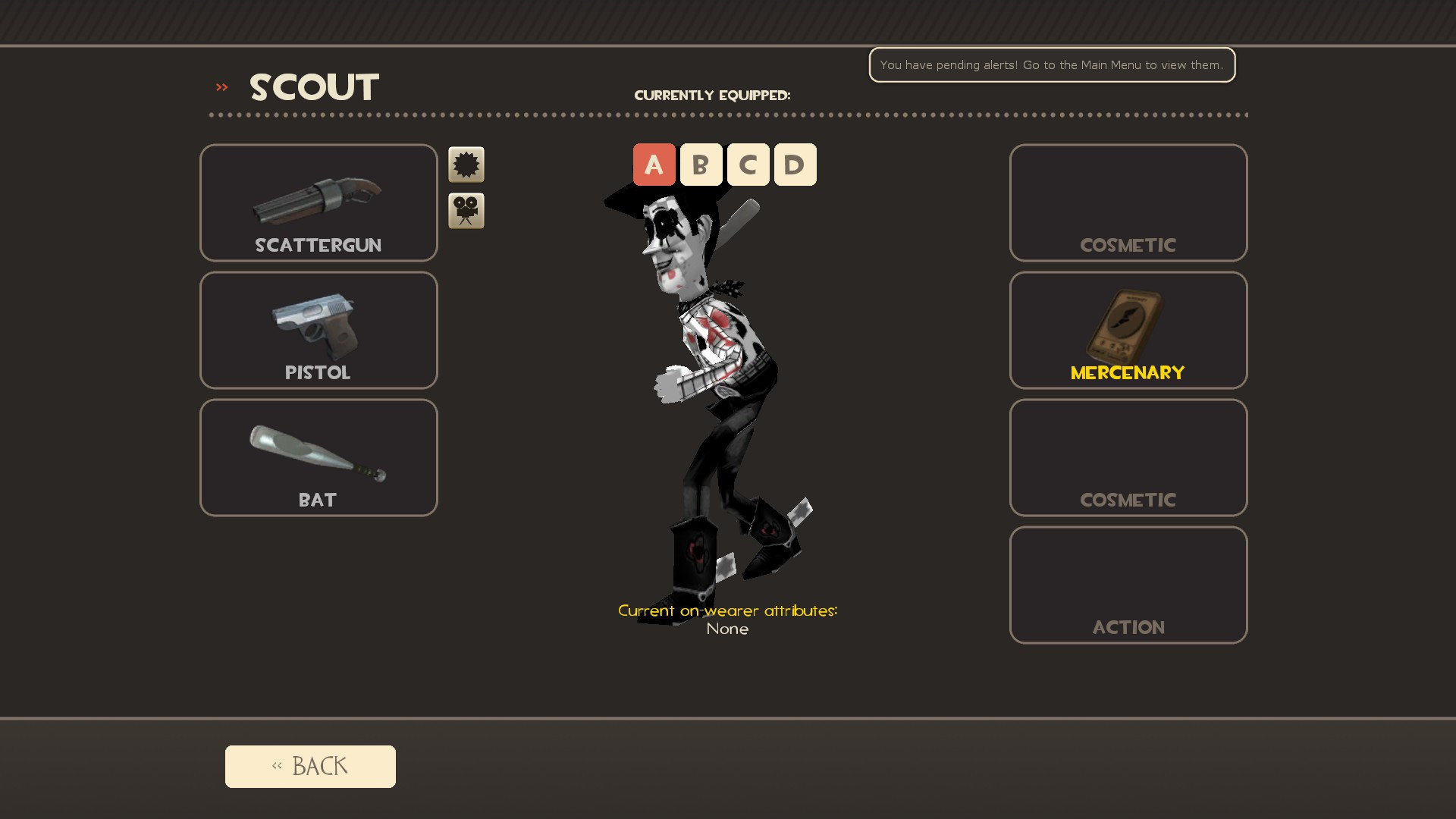Image resolution: width=1456 pixels, height=819 pixels.
Task: Select the active loadout preset A tab
Action: pos(654,164)
